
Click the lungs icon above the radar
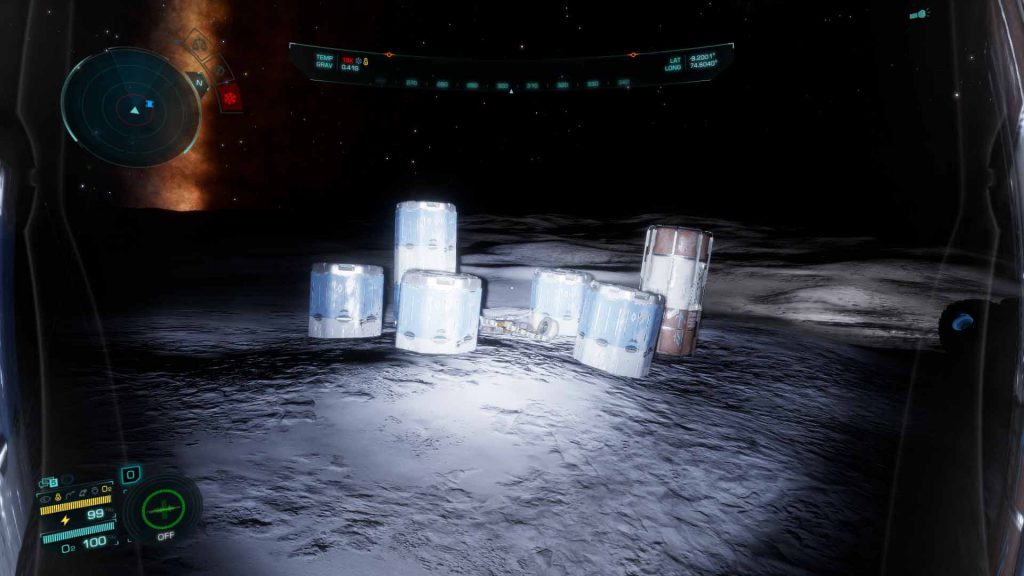coord(198,44)
